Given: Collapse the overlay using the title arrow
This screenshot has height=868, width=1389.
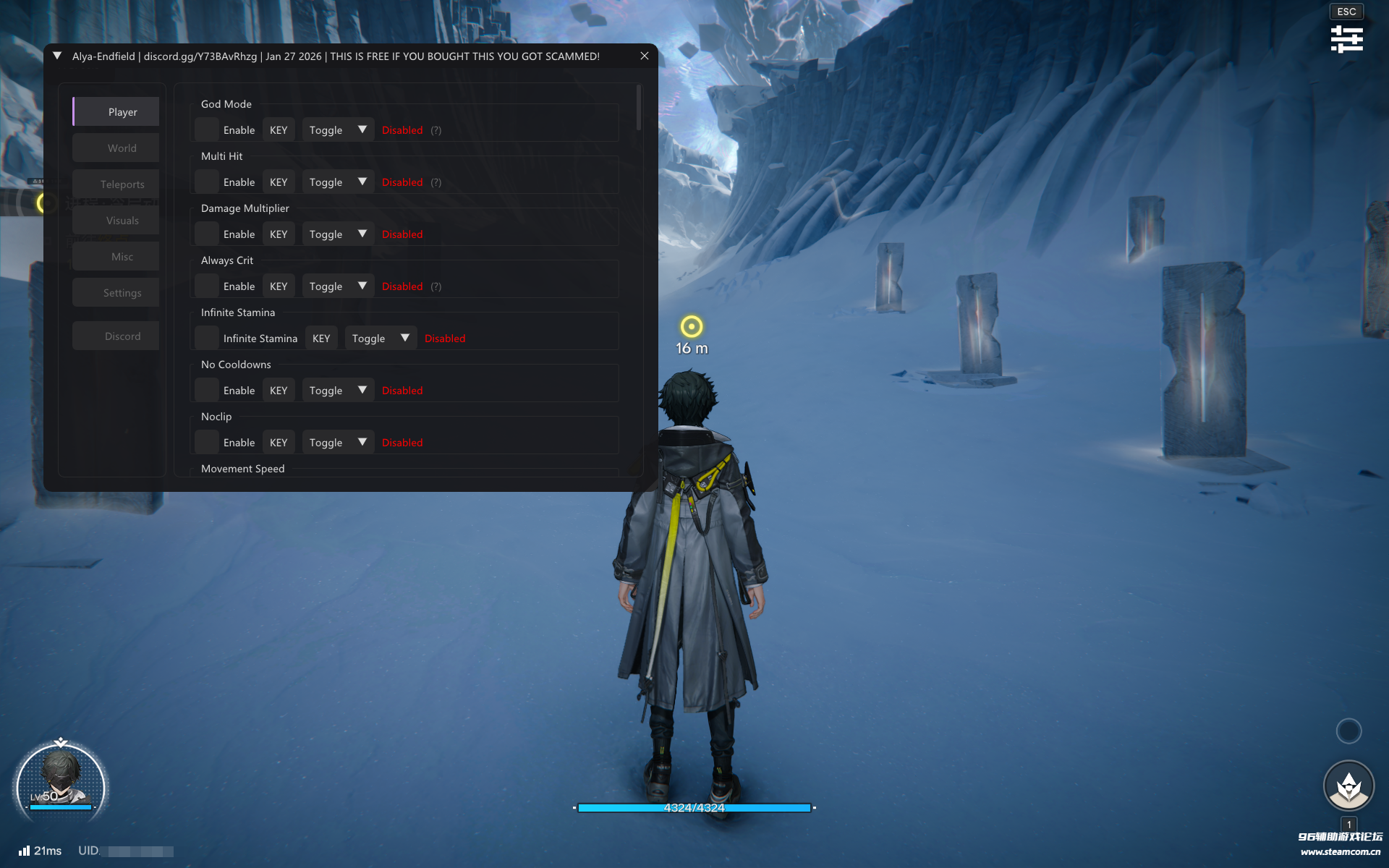Looking at the screenshot, I should click(57, 56).
